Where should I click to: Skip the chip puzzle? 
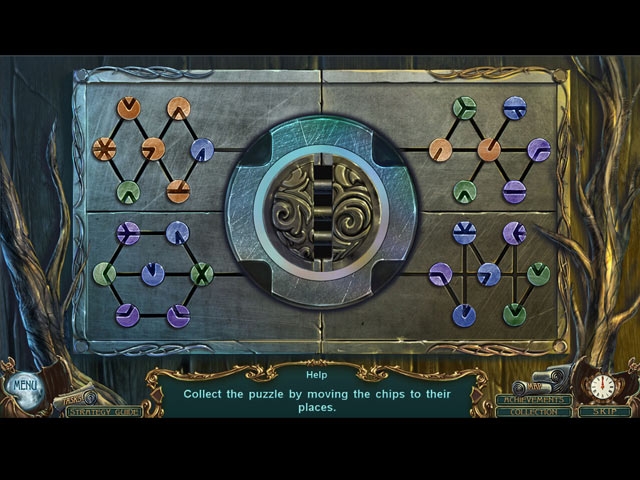(x=602, y=411)
